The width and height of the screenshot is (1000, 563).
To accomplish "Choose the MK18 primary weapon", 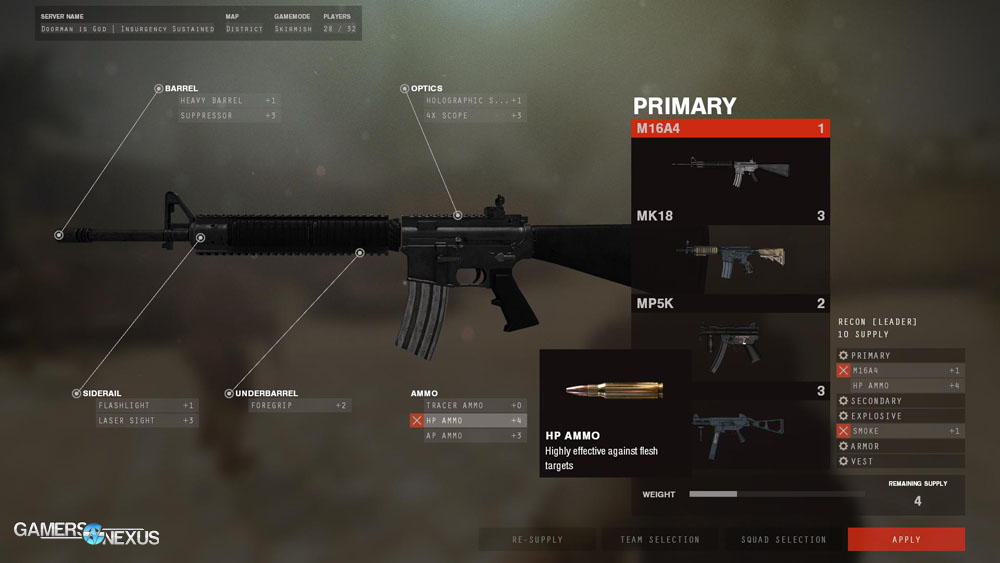I will (x=730, y=250).
